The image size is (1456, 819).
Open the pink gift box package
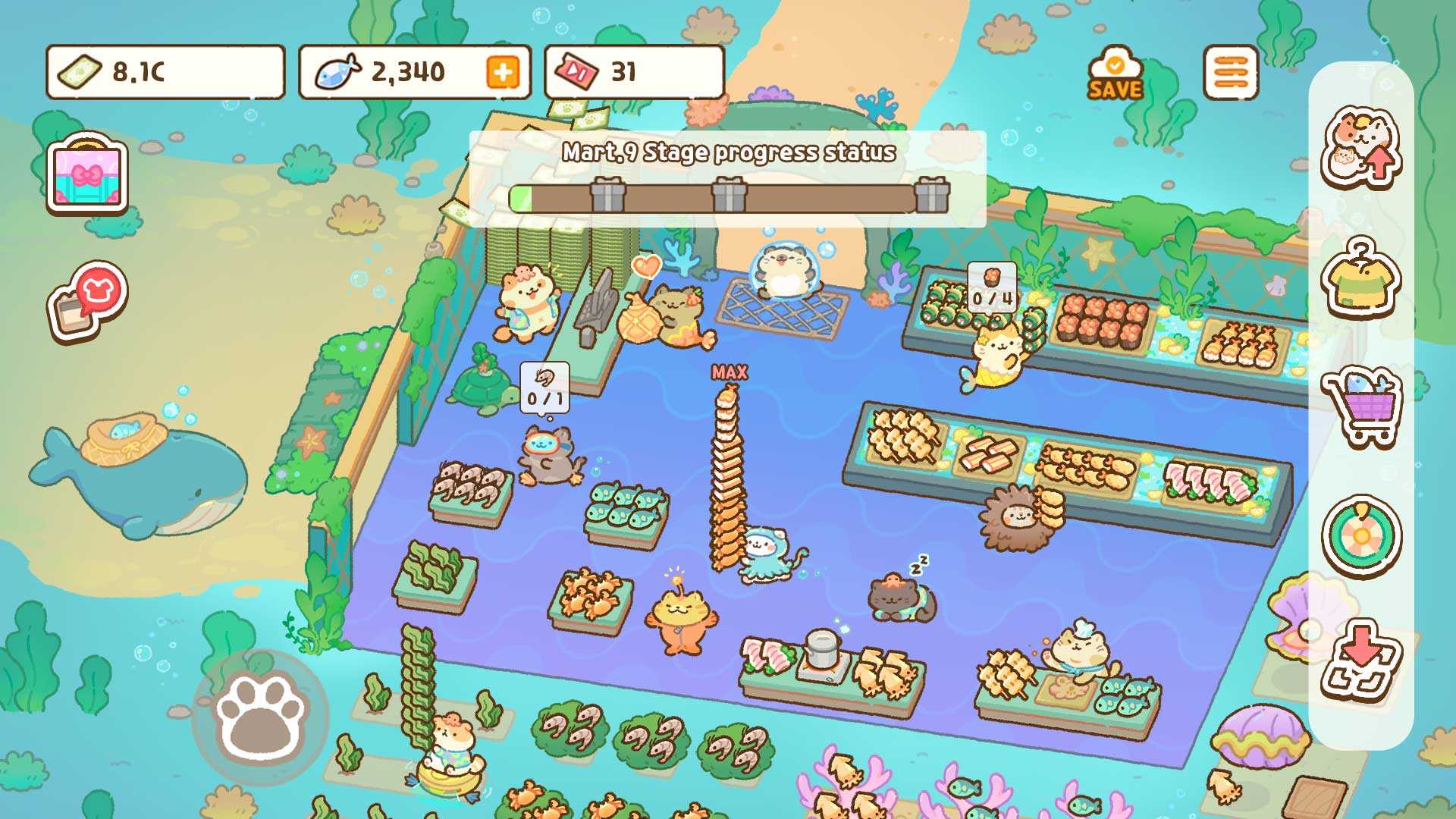coord(87,174)
